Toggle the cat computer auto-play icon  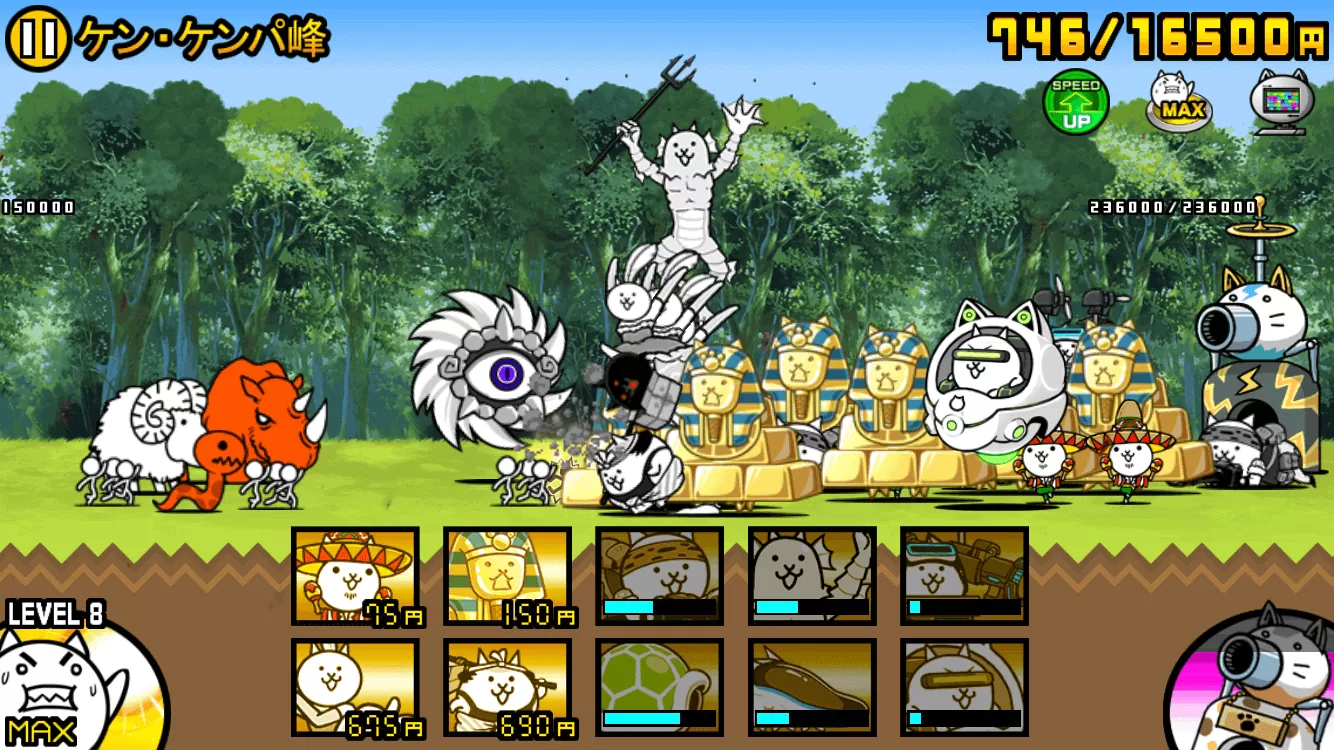pyautogui.click(x=1280, y=99)
